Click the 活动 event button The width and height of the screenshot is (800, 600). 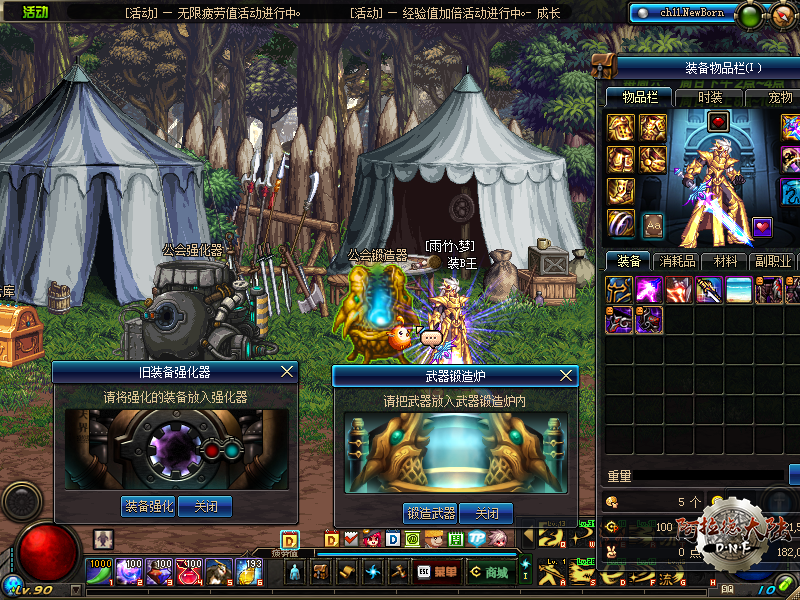35,12
